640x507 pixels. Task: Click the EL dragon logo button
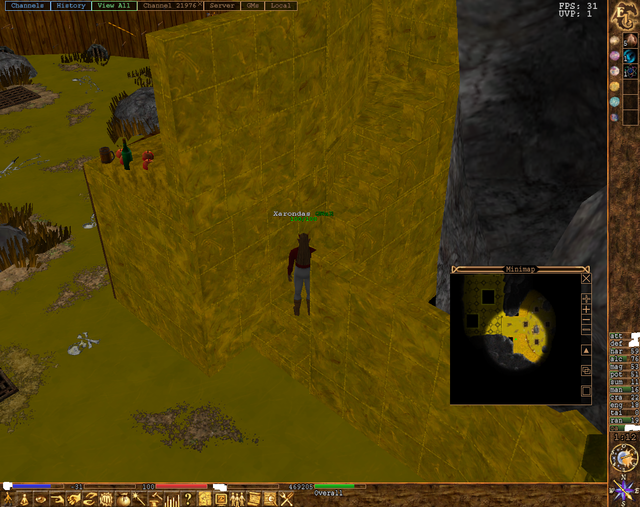tap(623, 15)
